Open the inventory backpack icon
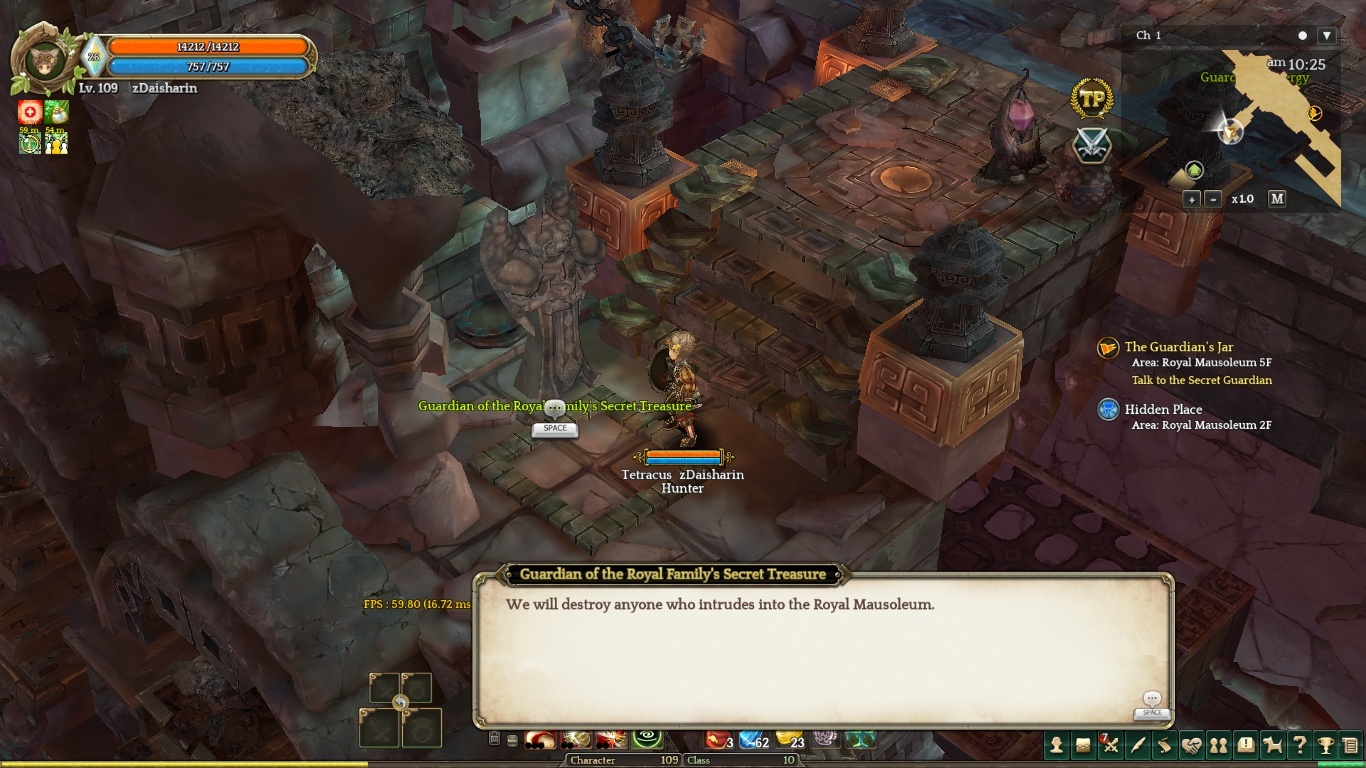The height and width of the screenshot is (768, 1366). click(1083, 745)
